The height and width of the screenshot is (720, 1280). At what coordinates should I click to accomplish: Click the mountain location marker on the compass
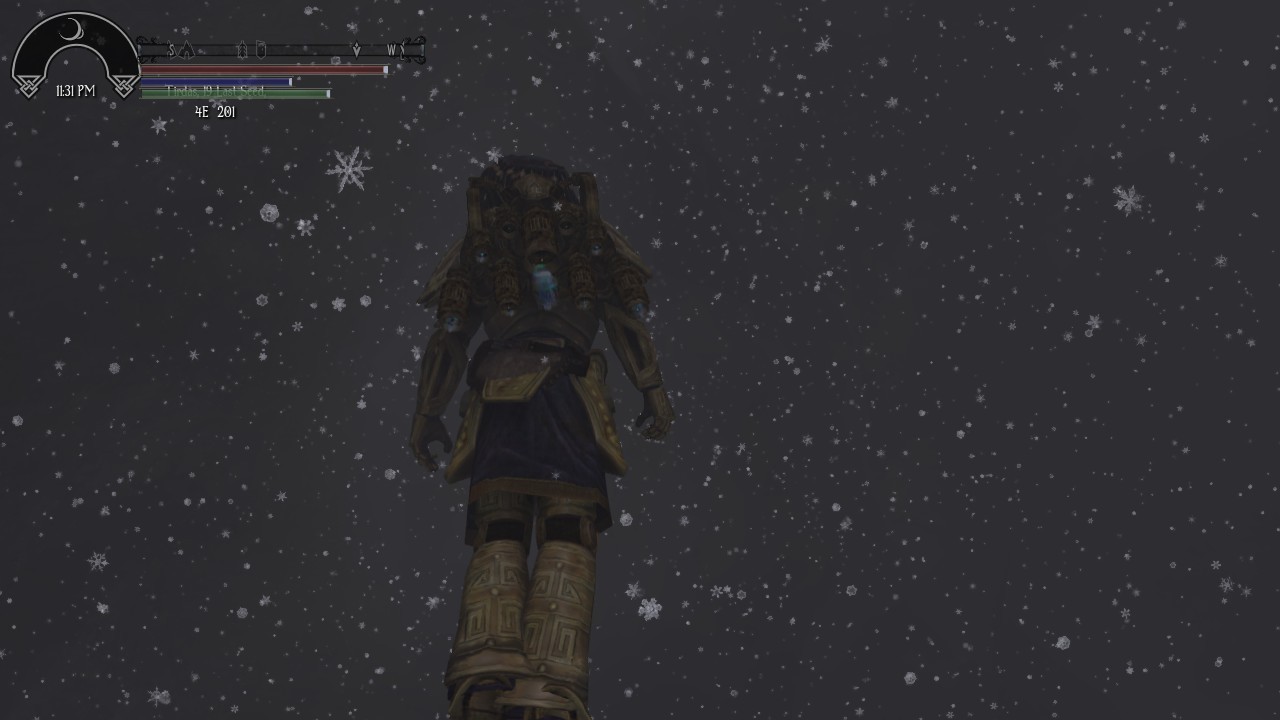pos(186,48)
